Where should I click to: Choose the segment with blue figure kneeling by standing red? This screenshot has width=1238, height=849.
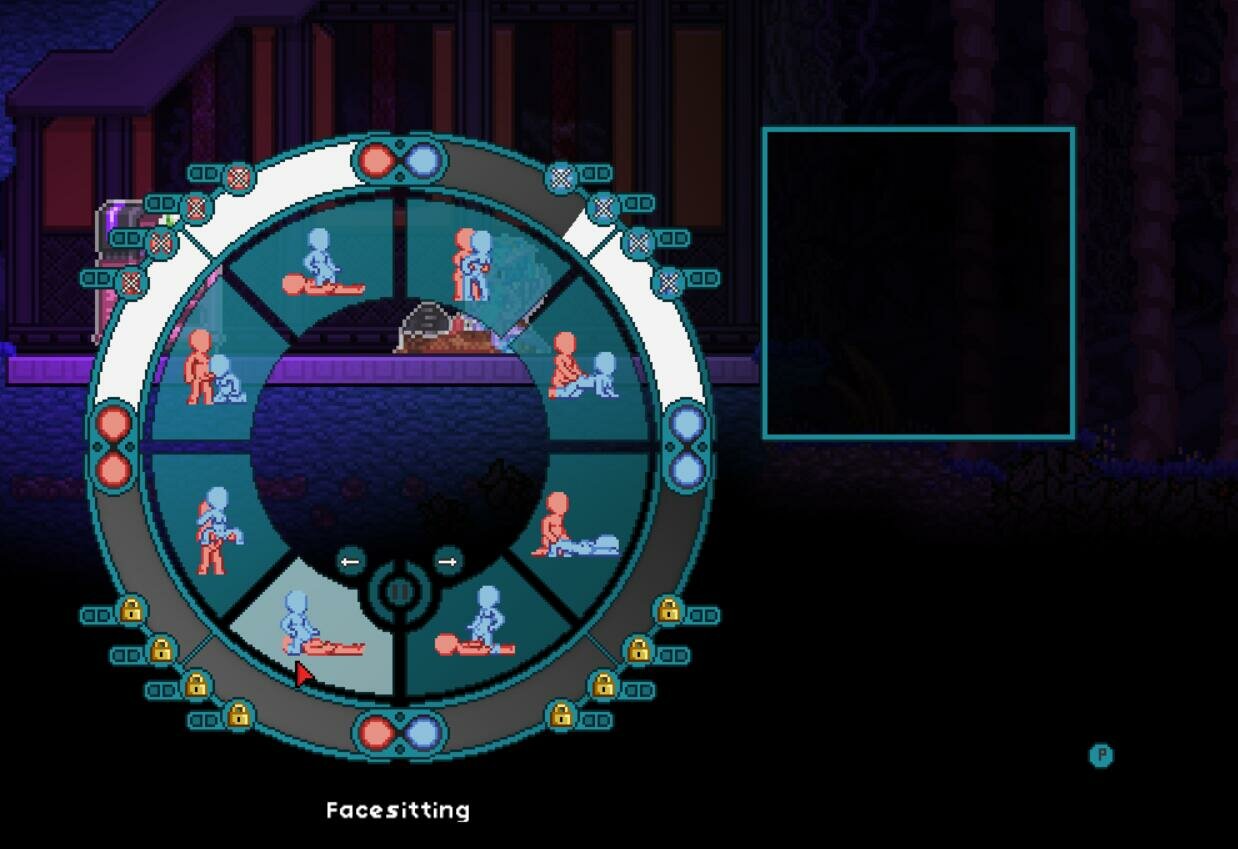click(x=212, y=370)
